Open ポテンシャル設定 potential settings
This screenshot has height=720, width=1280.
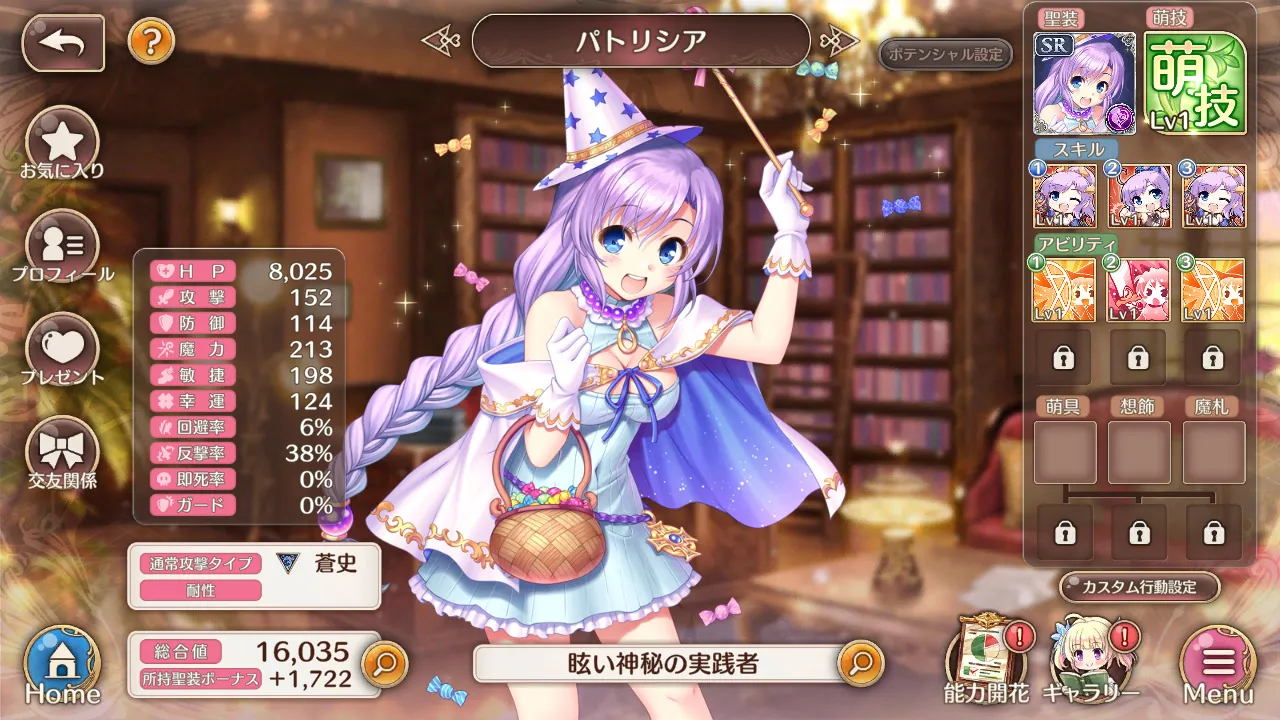point(945,54)
